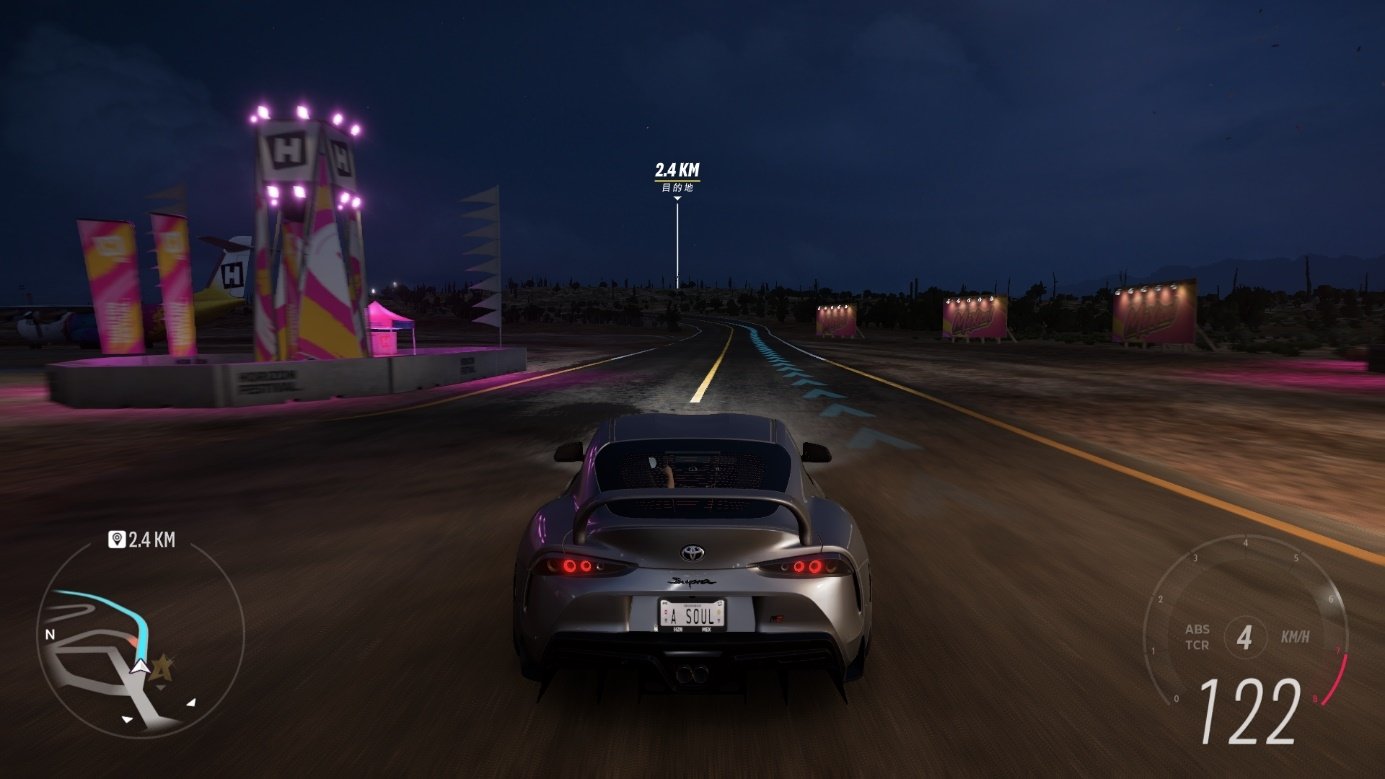Click the gear indicator showing 4
This screenshot has width=1385, height=779.
point(1247,637)
